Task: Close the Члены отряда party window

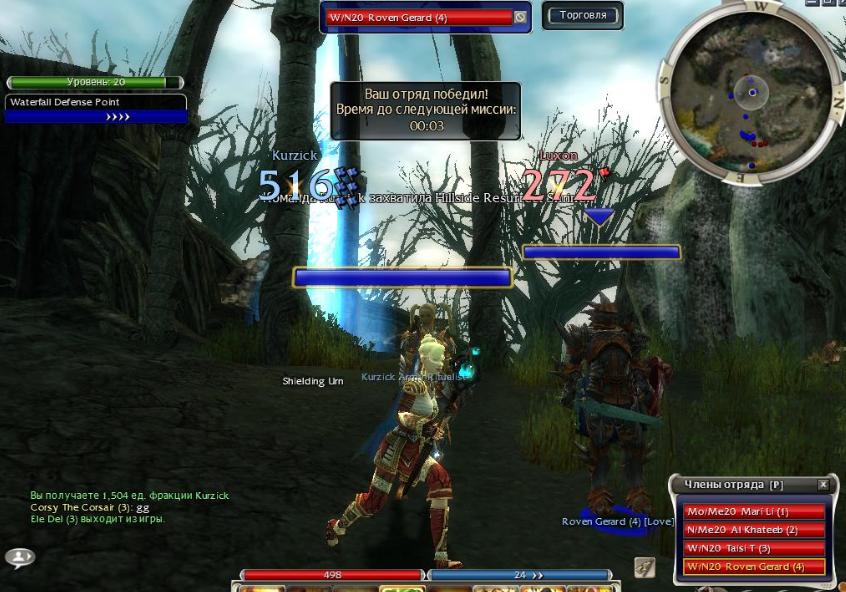Action: click(823, 485)
